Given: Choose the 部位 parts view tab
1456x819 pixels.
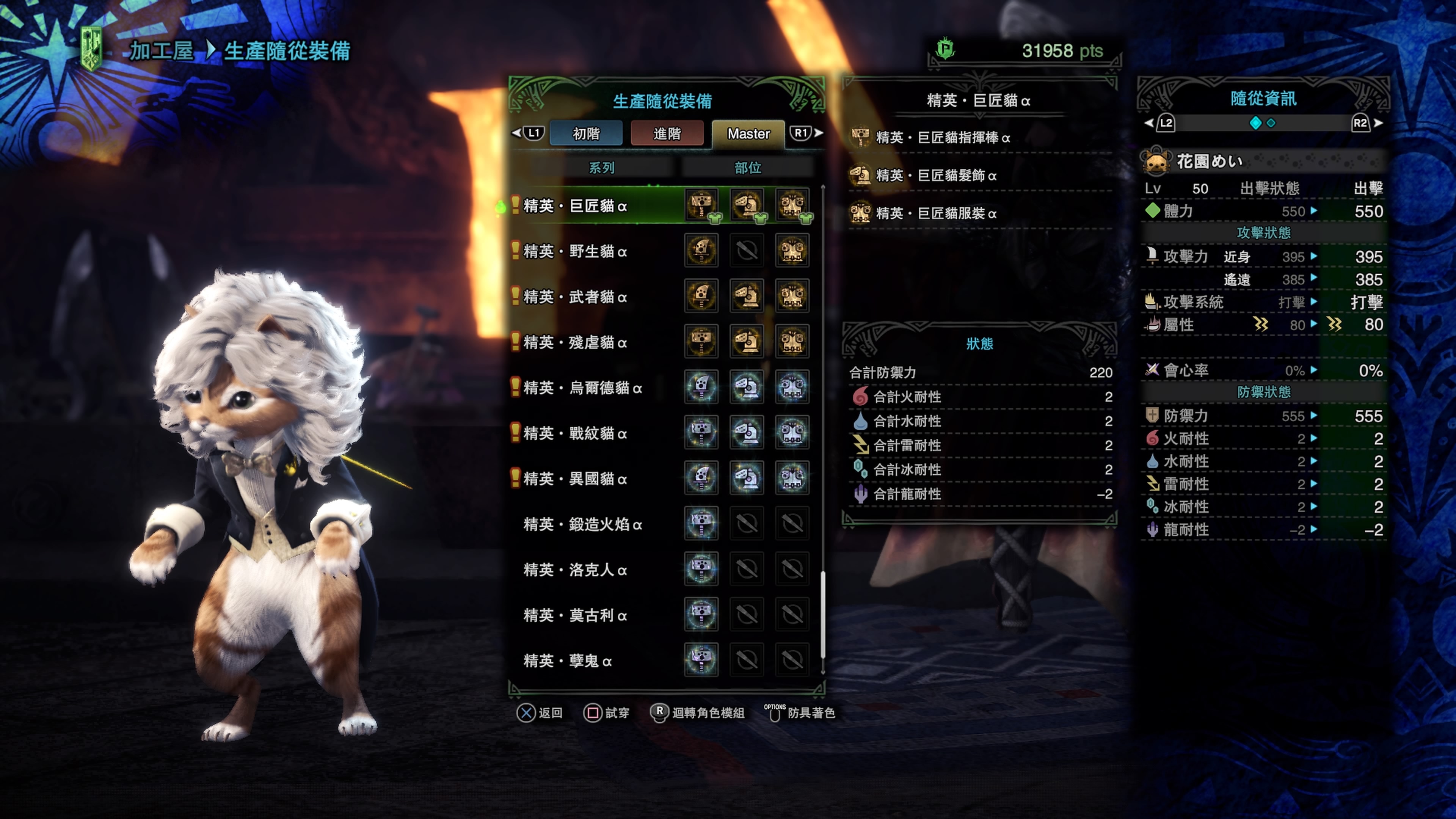Looking at the screenshot, I should pyautogui.click(x=747, y=168).
